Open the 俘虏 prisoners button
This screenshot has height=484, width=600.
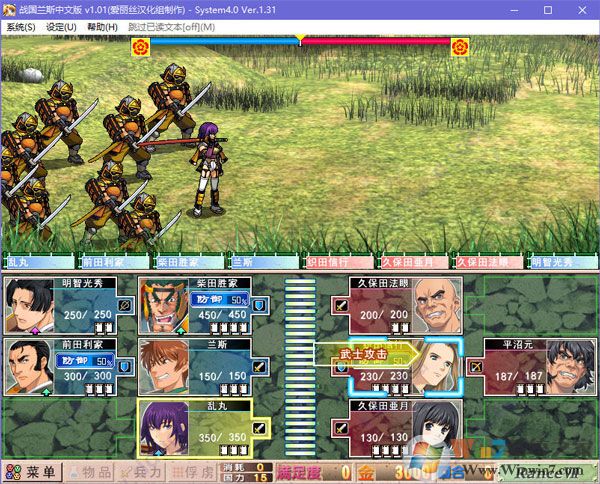[x=191, y=472]
